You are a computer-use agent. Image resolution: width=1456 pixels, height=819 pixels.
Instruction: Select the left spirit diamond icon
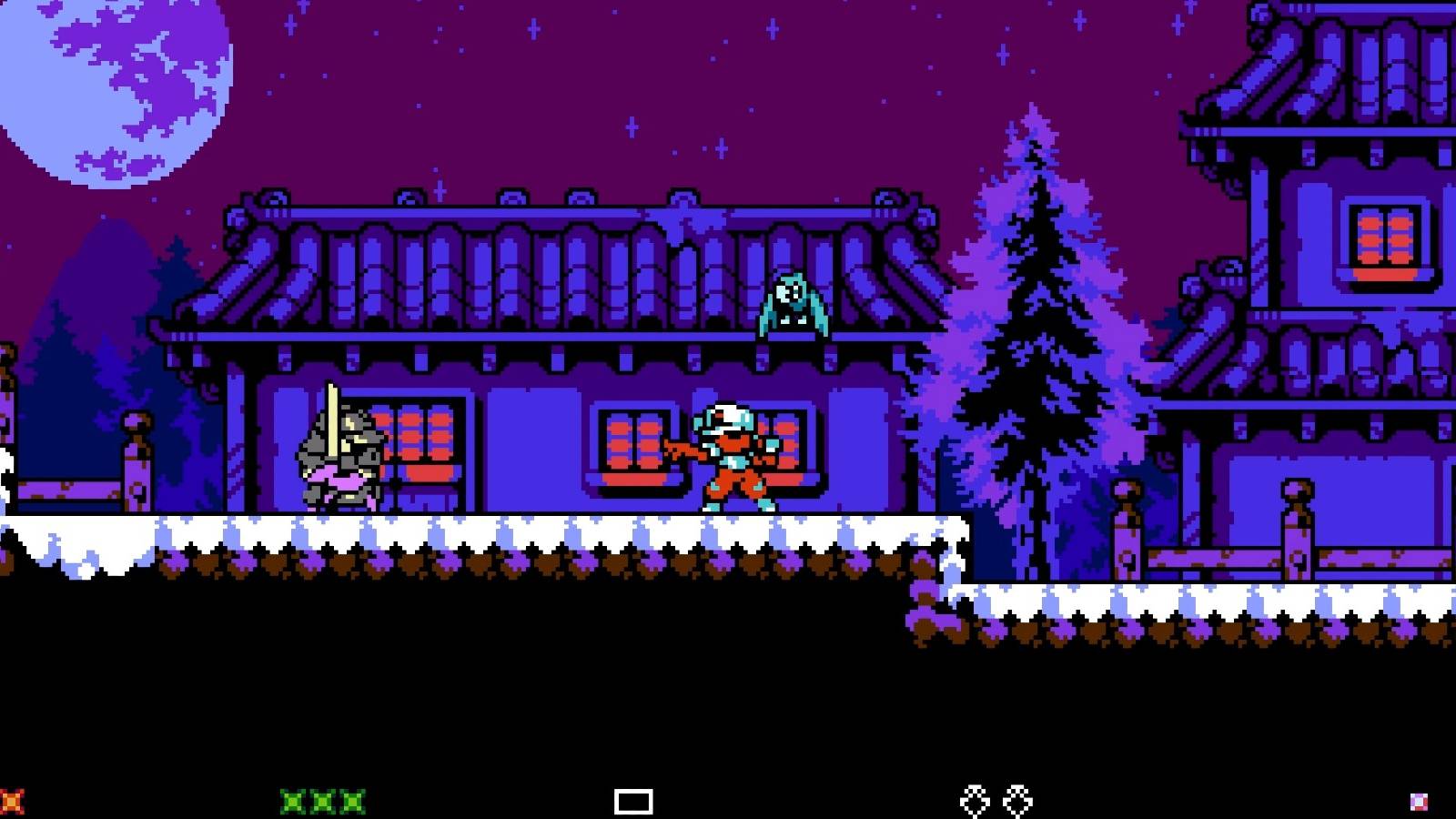972,799
